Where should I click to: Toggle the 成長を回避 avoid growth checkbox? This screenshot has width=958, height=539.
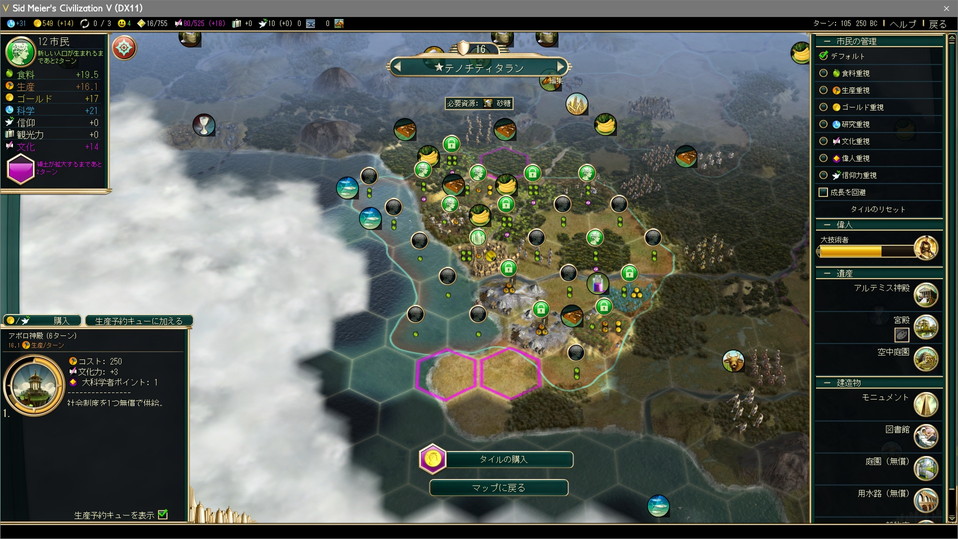click(824, 192)
